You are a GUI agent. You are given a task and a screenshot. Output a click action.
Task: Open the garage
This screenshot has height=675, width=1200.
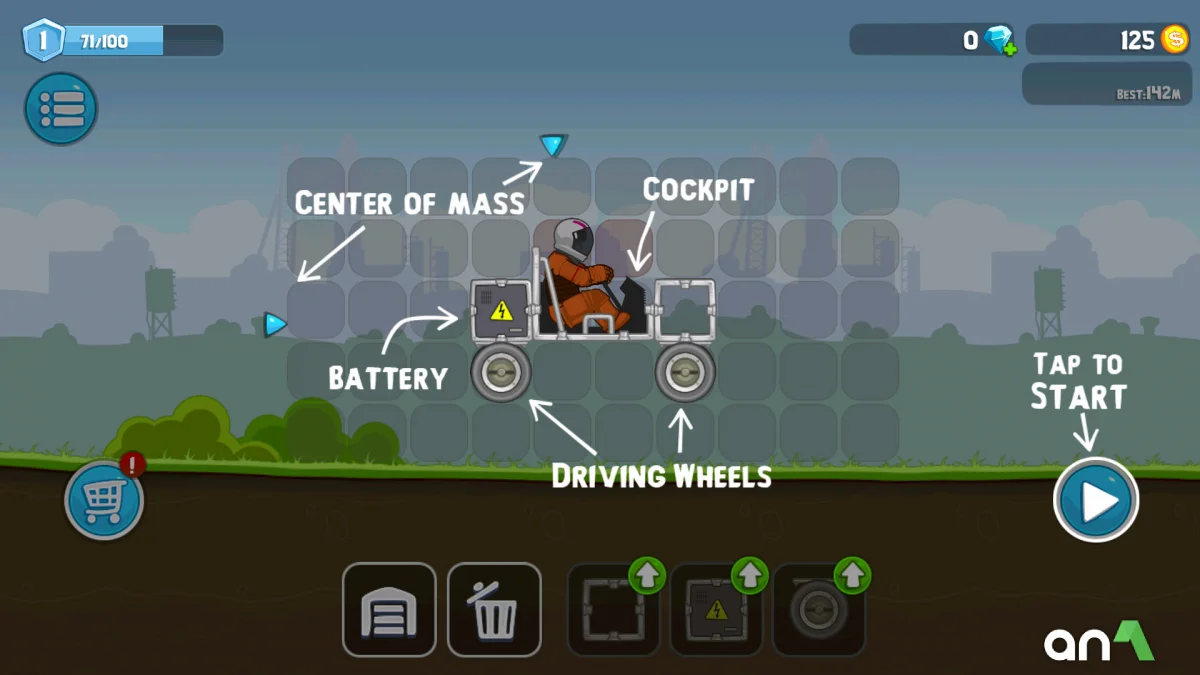click(x=389, y=610)
